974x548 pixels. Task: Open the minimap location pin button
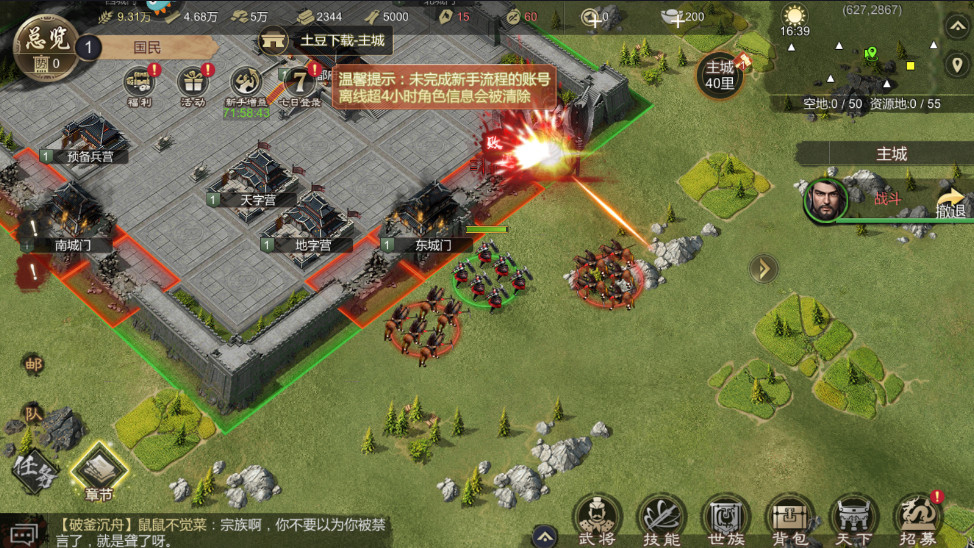pos(956,64)
